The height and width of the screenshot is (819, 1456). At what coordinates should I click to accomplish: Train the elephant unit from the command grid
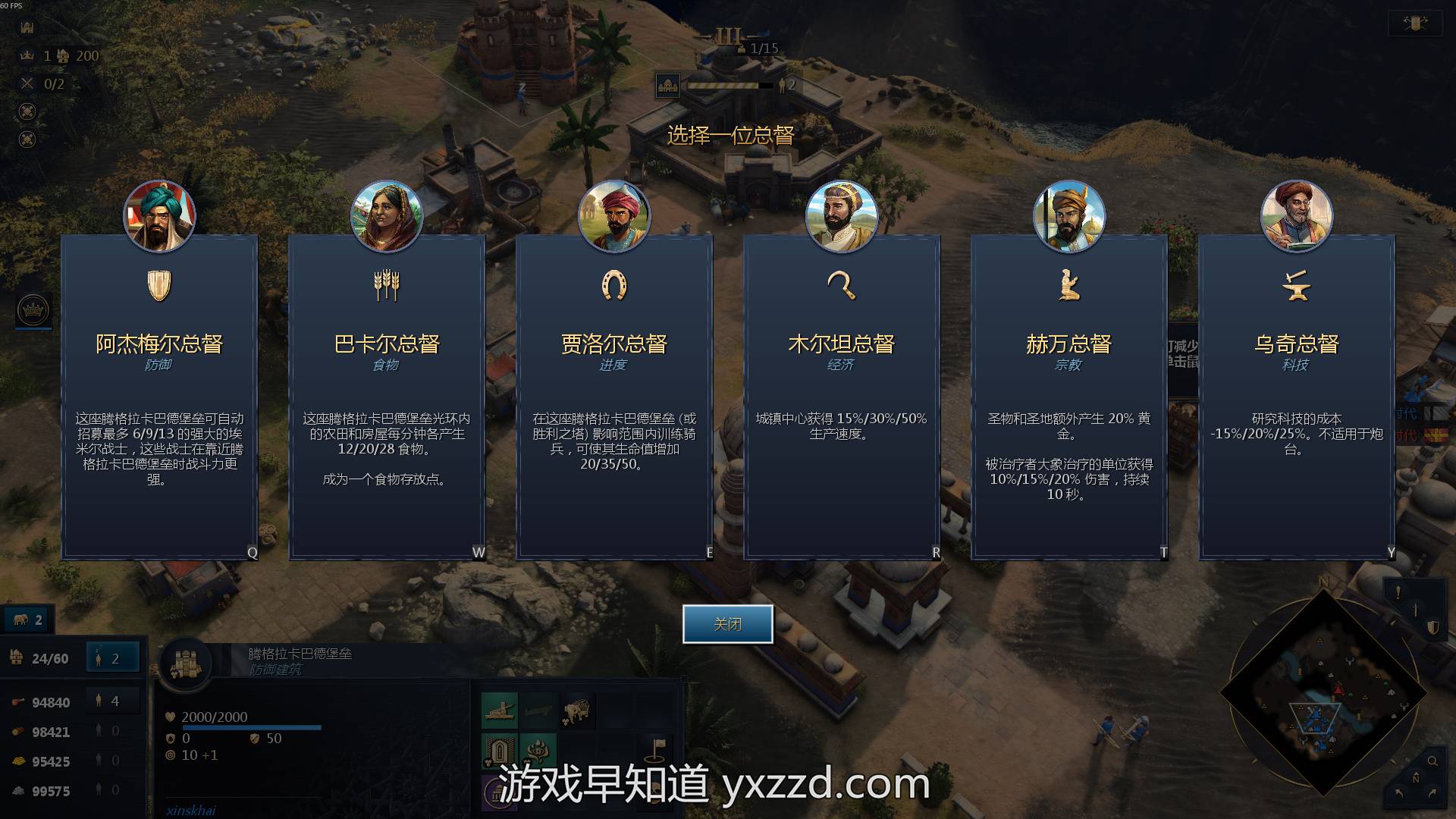click(x=578, y=711)
